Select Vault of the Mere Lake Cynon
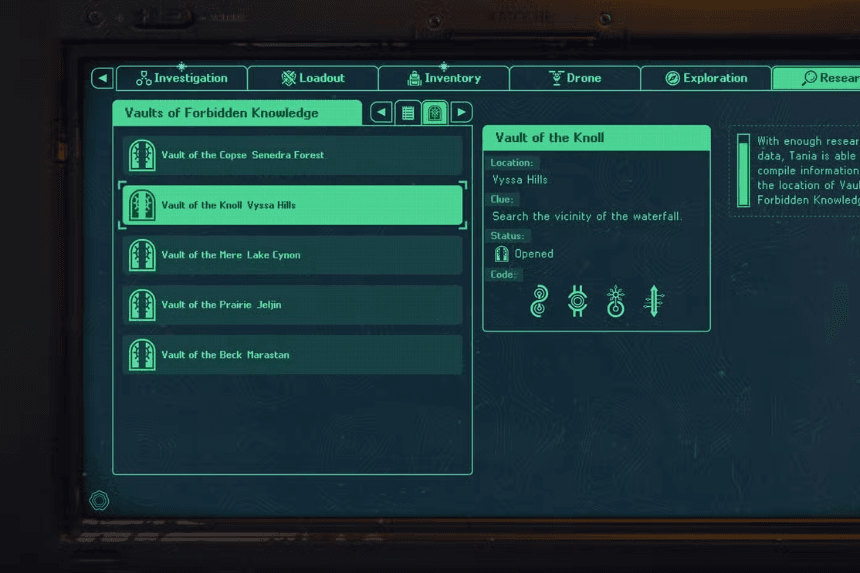The image size is (860, 573). click(292, 255)
